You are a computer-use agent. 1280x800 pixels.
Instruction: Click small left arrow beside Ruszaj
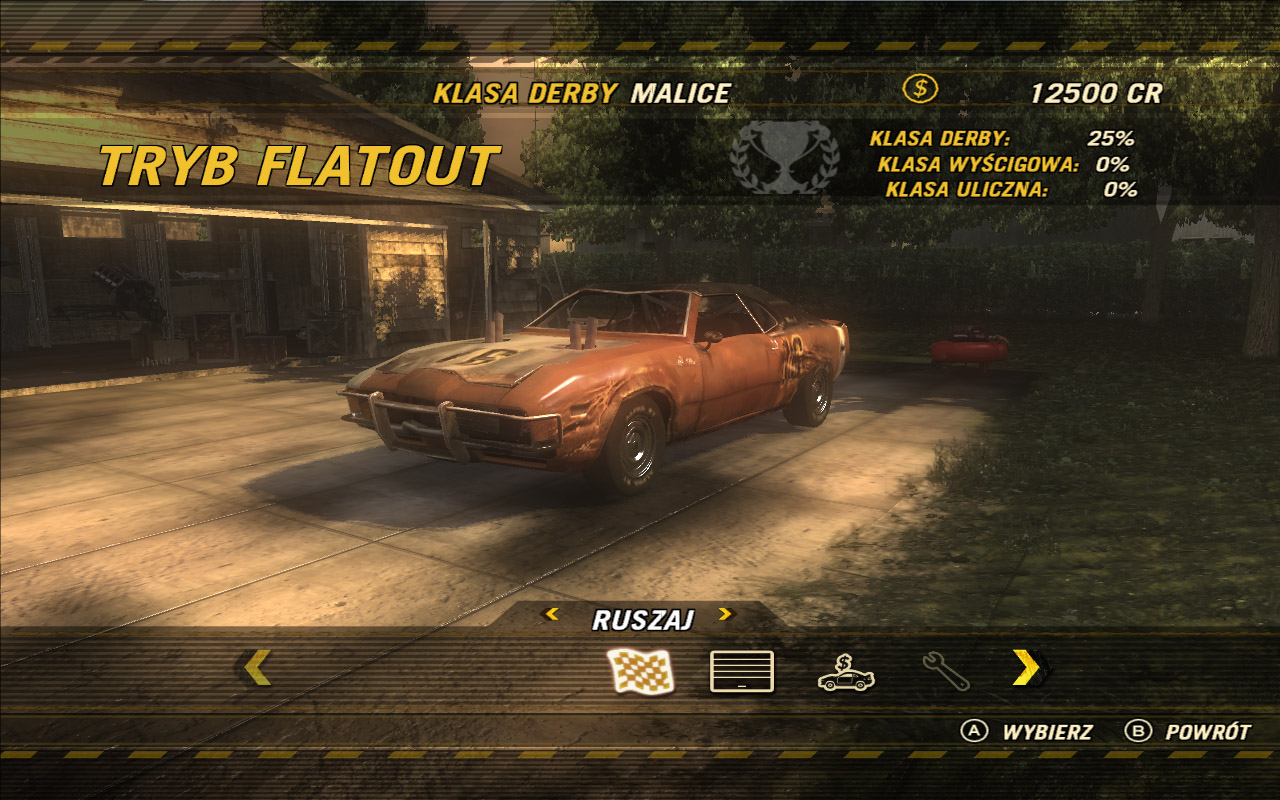(550, 614)
